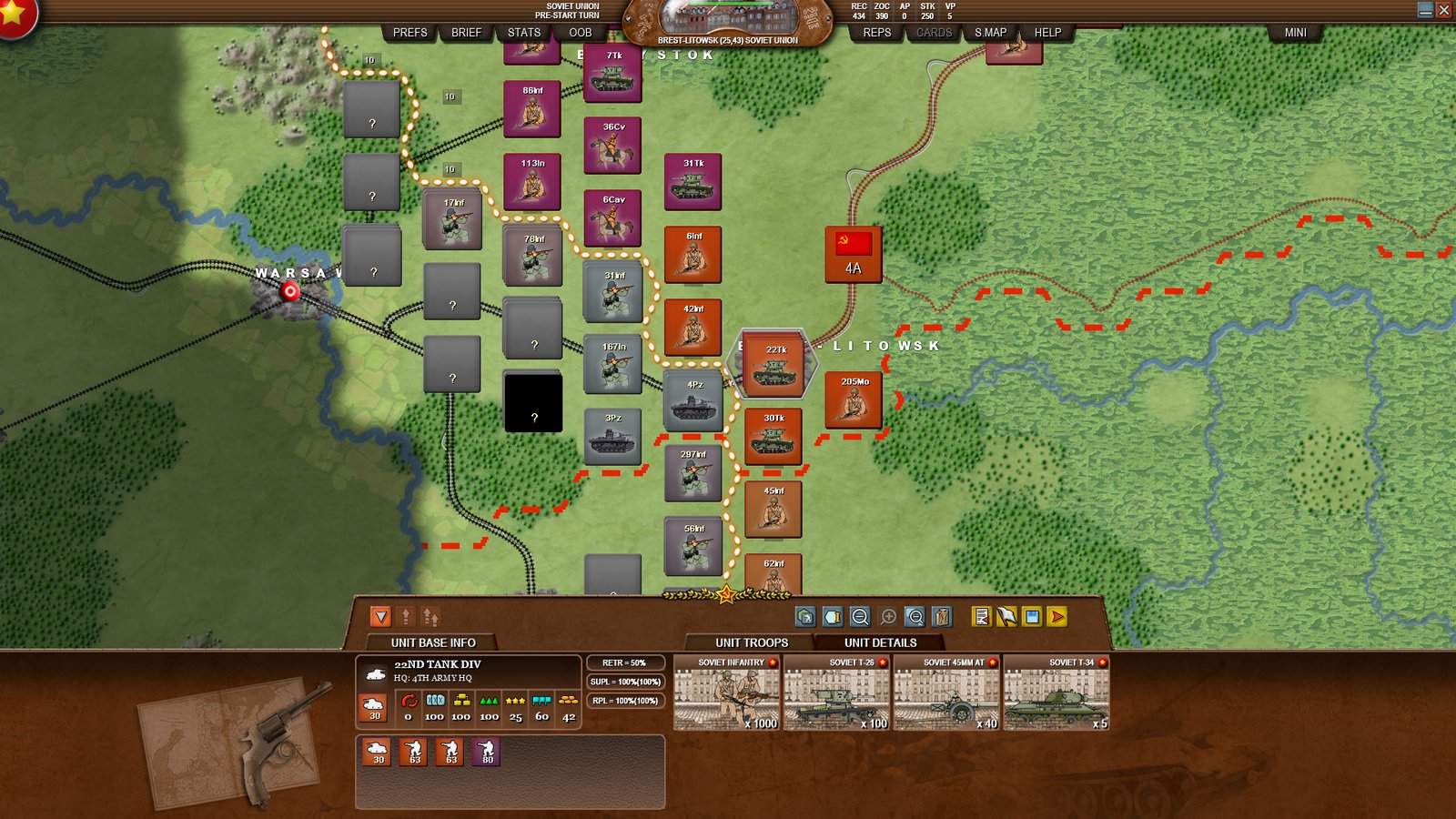Collapse panel with the orange down-arrow button
Viewport: 1456px width, 819px height.
tap(380, 617)
